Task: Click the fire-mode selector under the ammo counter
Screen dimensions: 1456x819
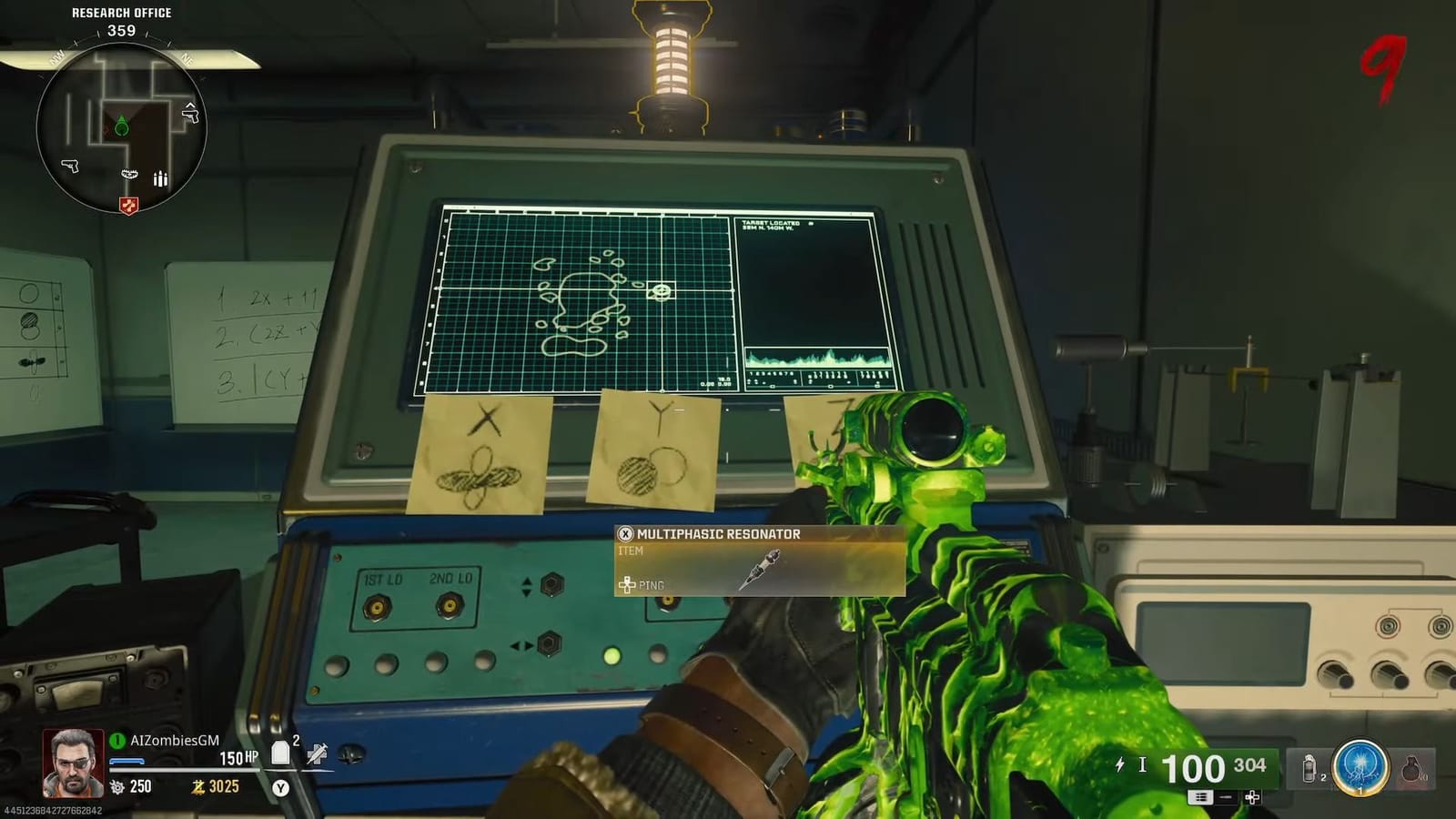Action: [x=1226, y=797]
